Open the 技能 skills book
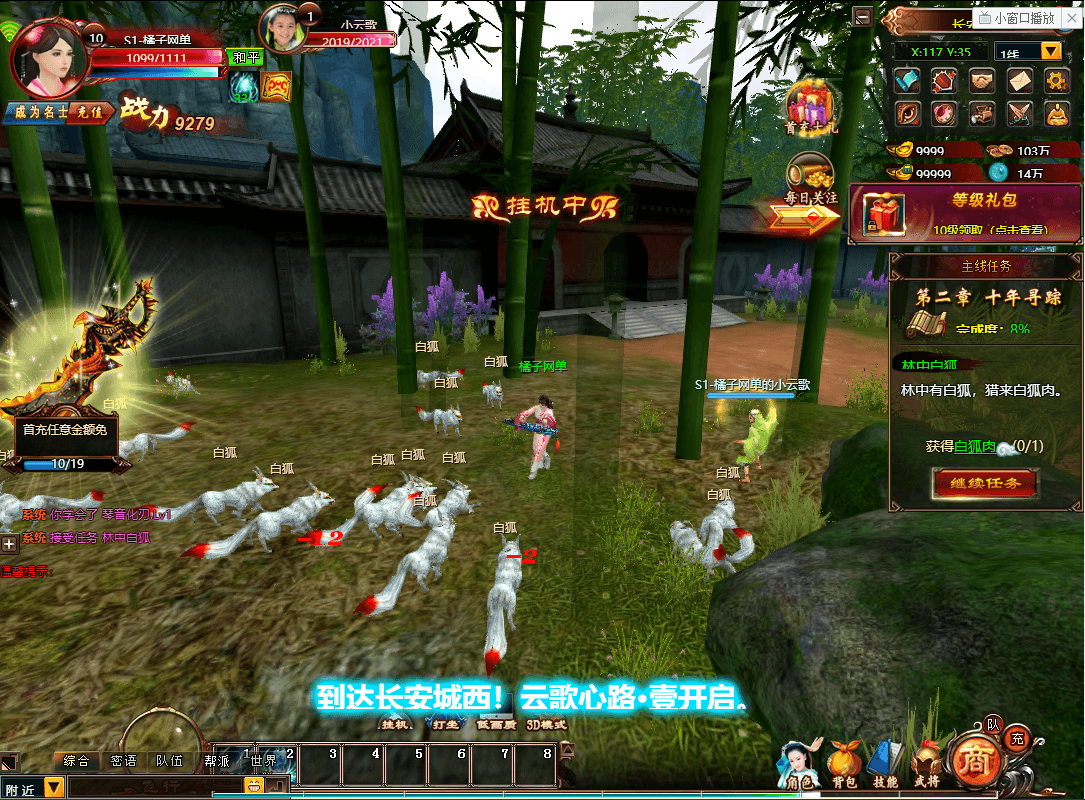The width and height of the screenshot is (1085, 800). click(885, 766)
